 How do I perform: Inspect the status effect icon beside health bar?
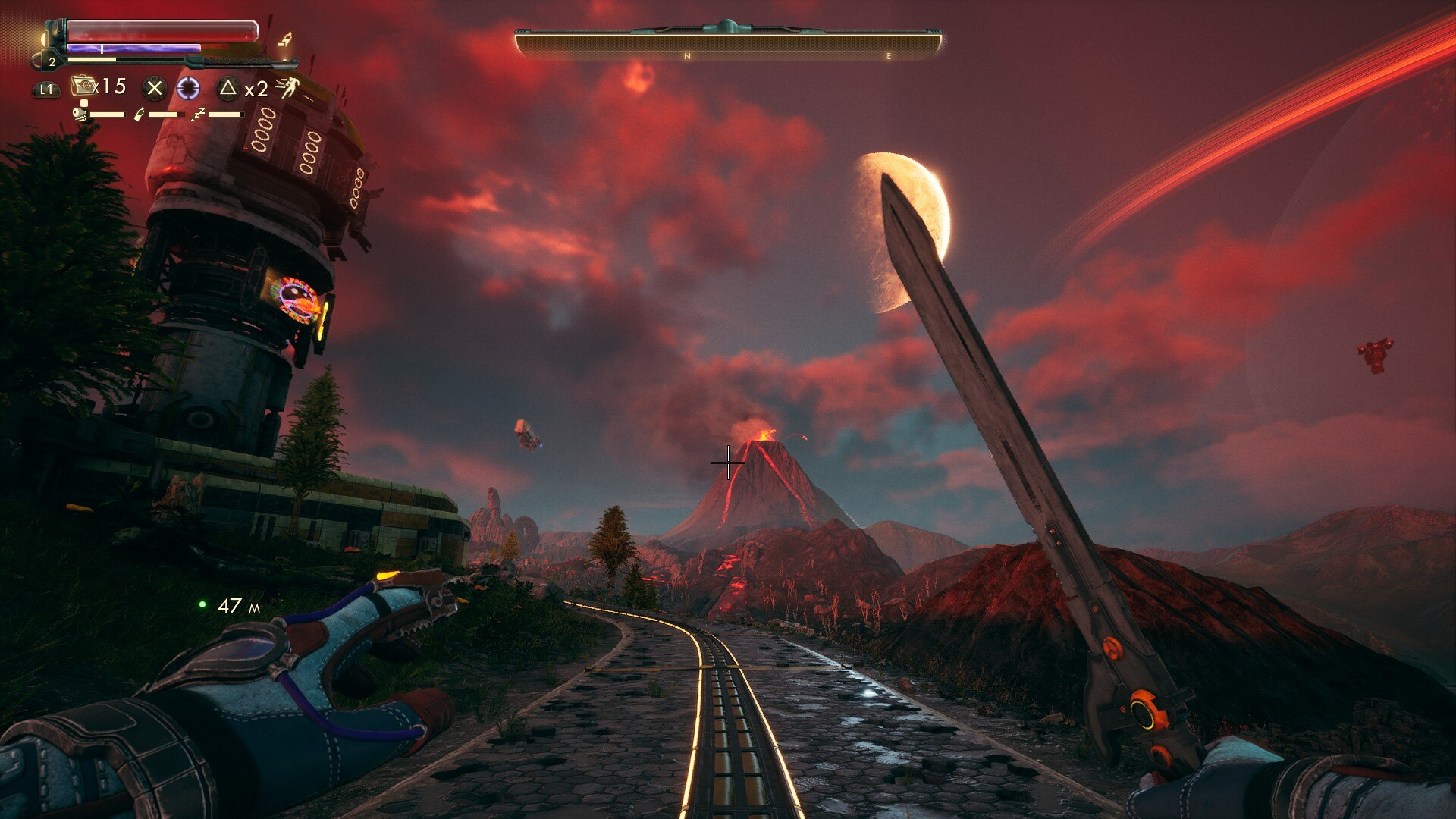(x=285, y=39)
